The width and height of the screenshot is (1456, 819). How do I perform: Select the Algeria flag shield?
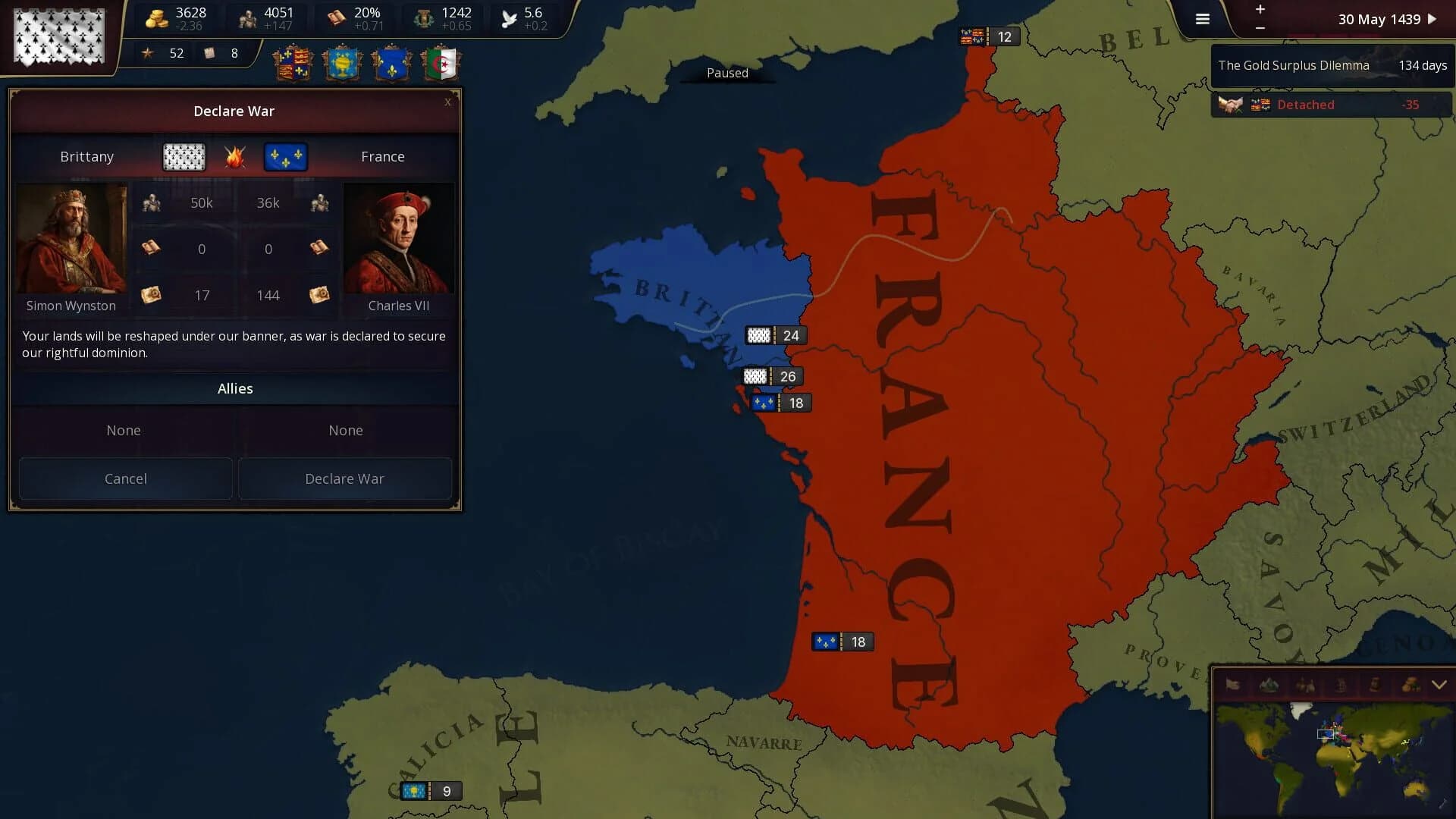(x=441, y=63)
